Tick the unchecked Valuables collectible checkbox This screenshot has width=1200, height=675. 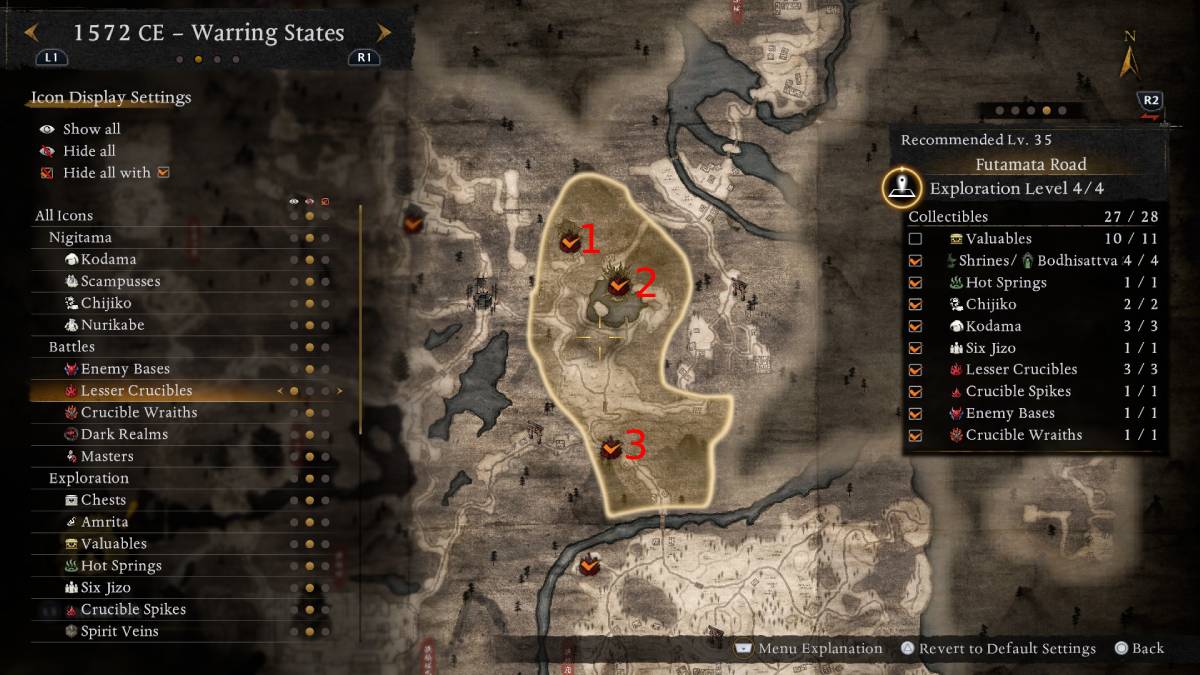915,239
